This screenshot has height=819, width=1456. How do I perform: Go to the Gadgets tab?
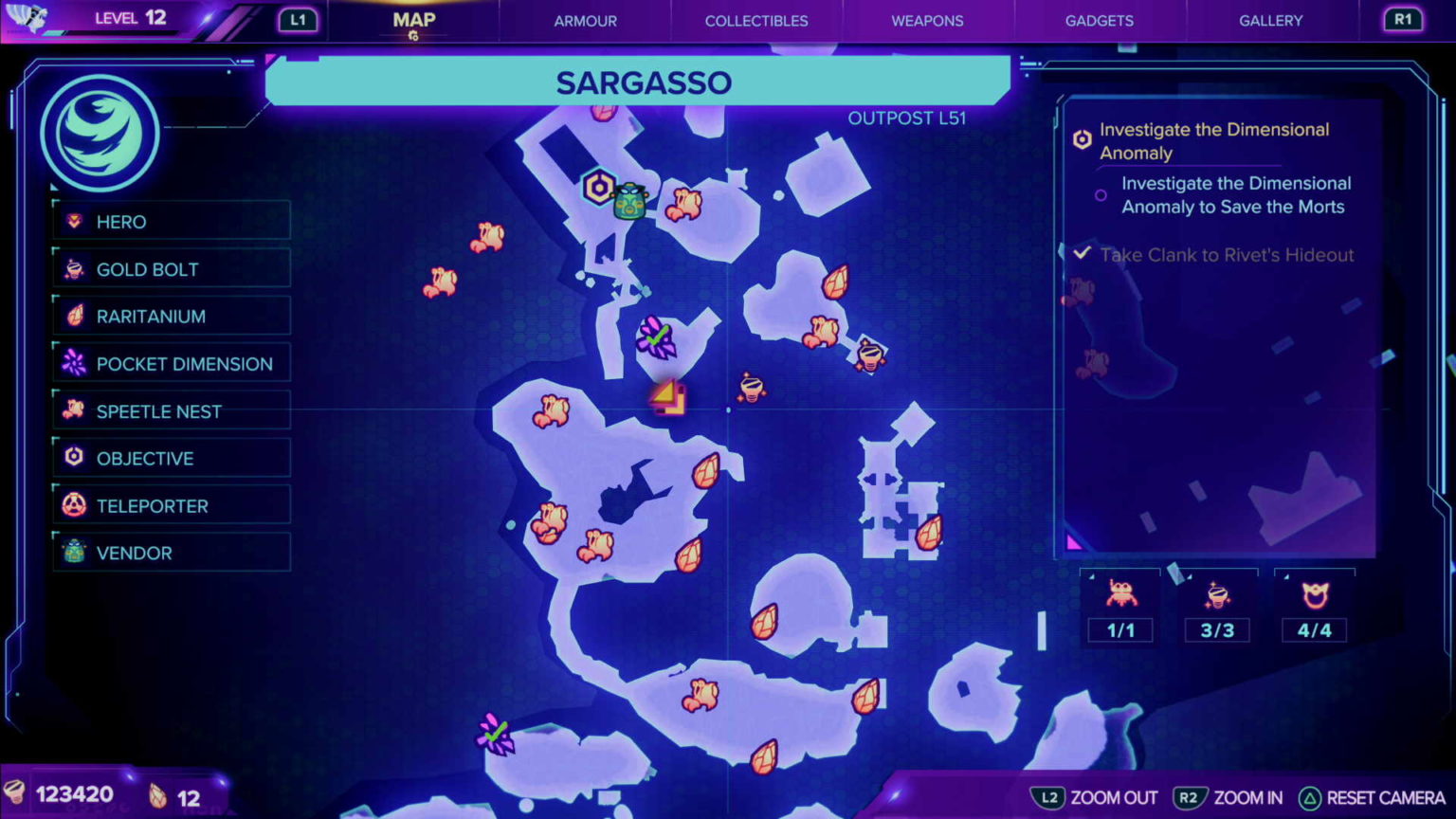[x=1099, y=21]
